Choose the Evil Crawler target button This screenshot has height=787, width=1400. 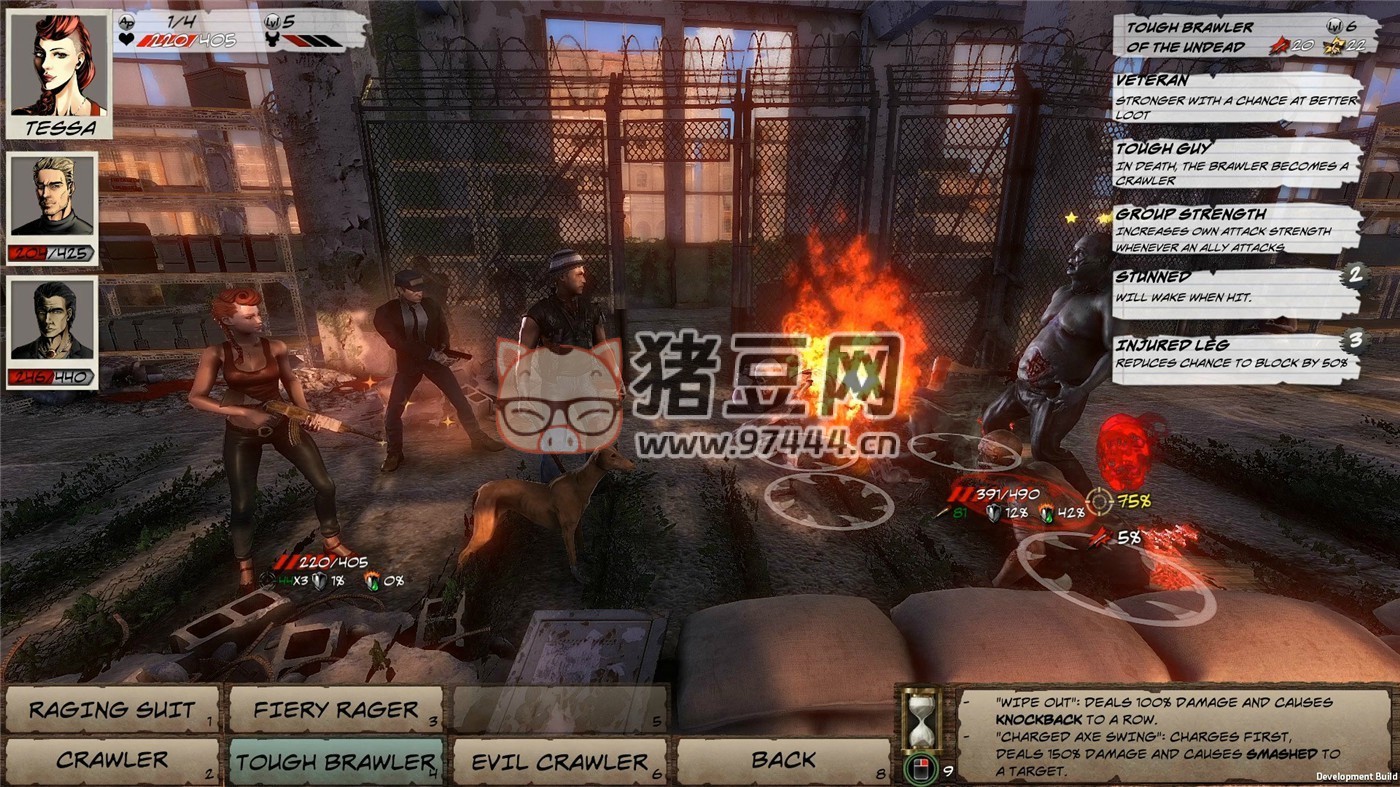pos(559,762)
